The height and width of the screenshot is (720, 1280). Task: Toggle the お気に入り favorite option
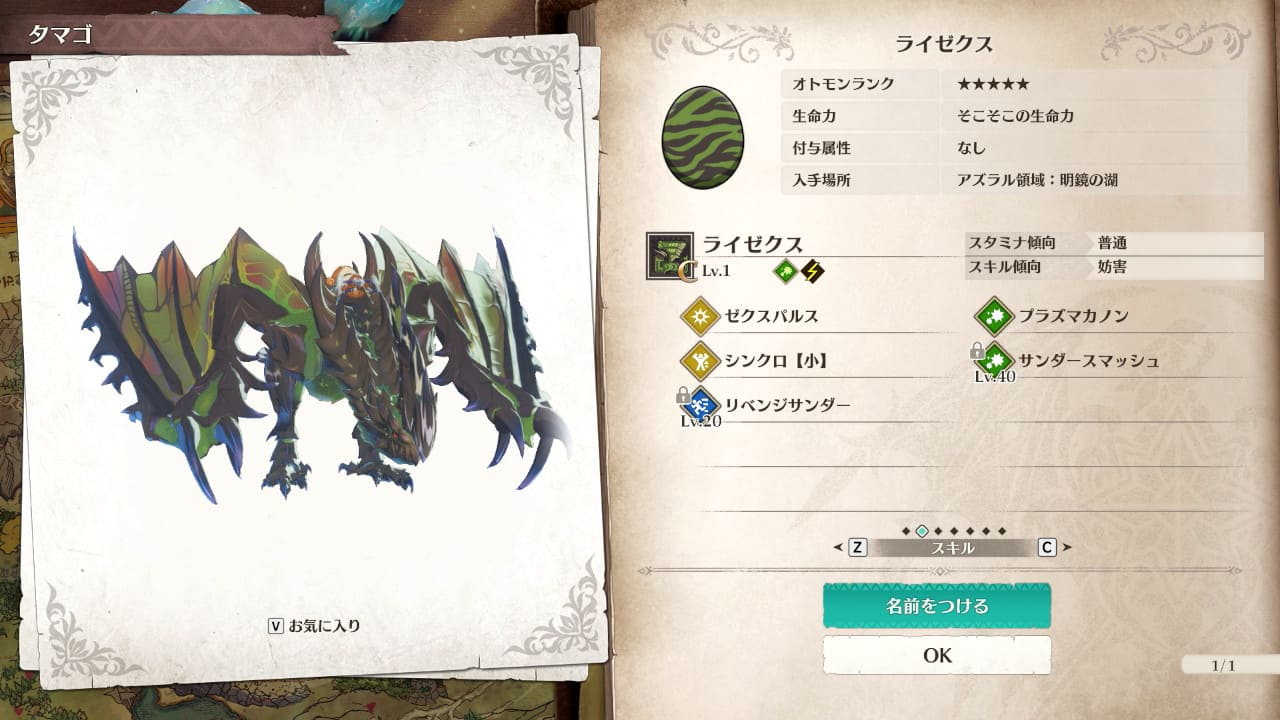tap(314, 626)
